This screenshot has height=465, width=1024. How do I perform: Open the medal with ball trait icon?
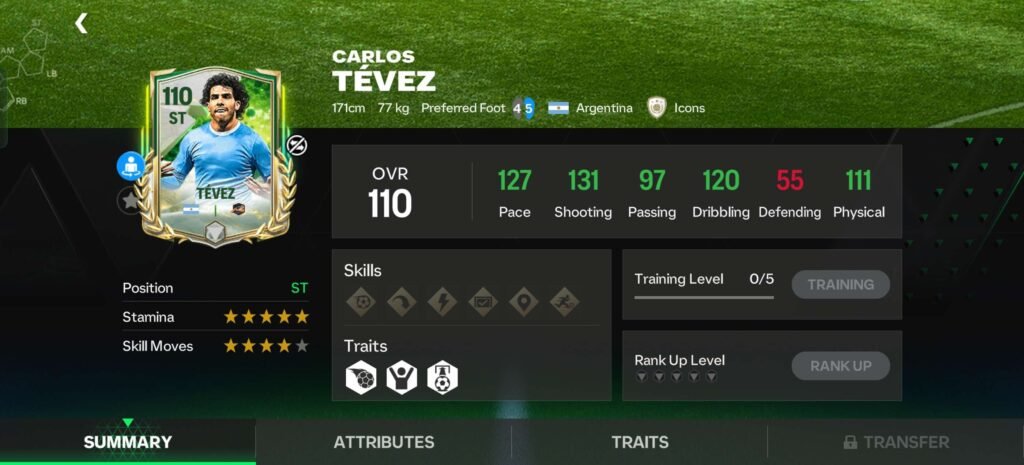(x=442, y=376)
